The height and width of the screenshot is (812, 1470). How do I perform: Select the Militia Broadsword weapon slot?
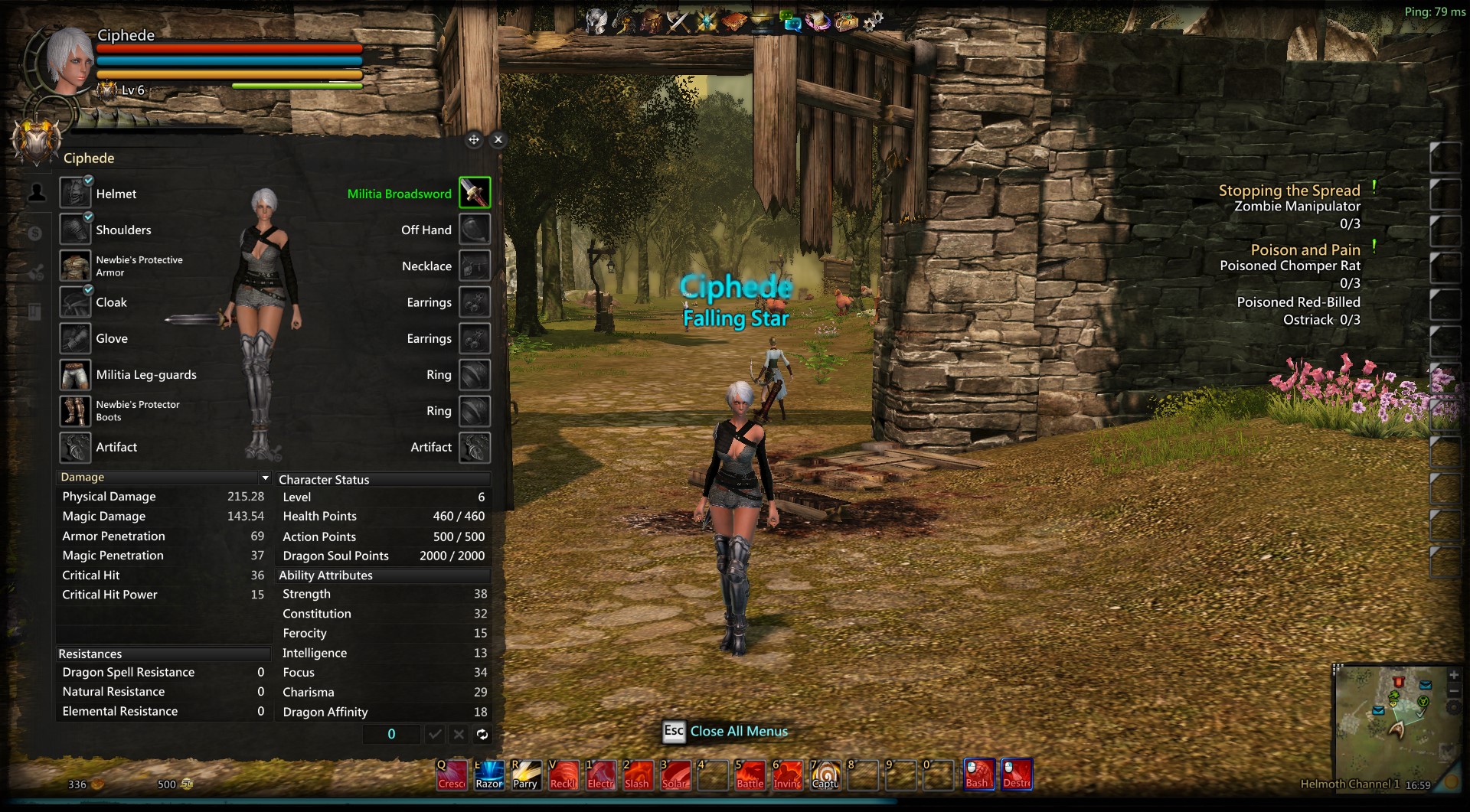click(475, 193)
